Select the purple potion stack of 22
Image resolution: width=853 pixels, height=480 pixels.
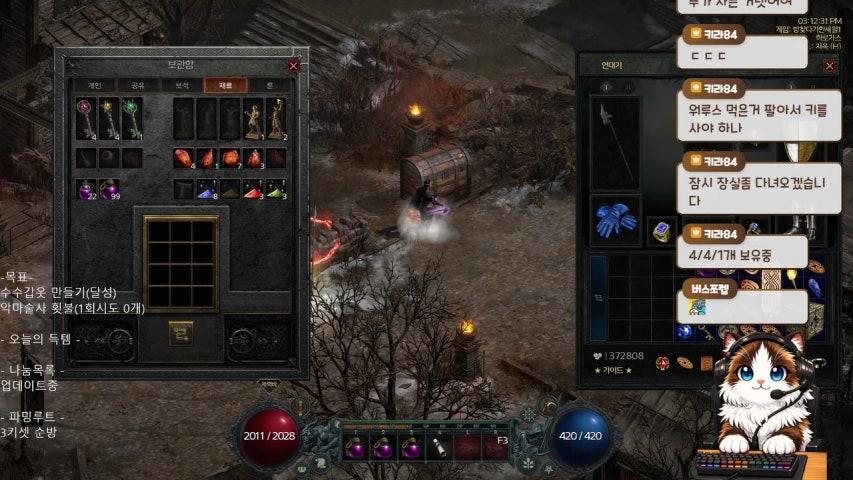[86, 189]
